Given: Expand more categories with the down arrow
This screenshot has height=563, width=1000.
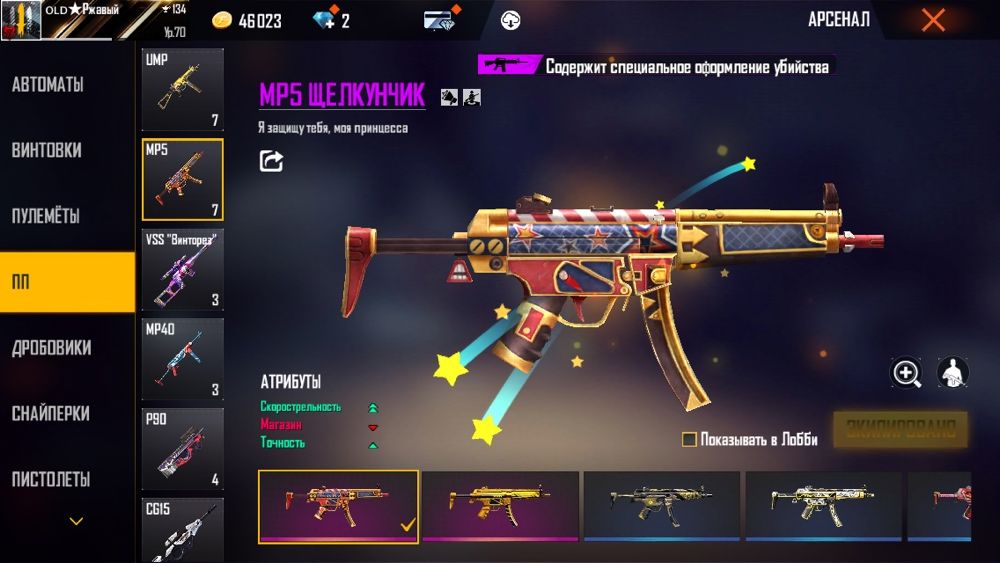Looking at the screenshot, I should click(76, 521).
